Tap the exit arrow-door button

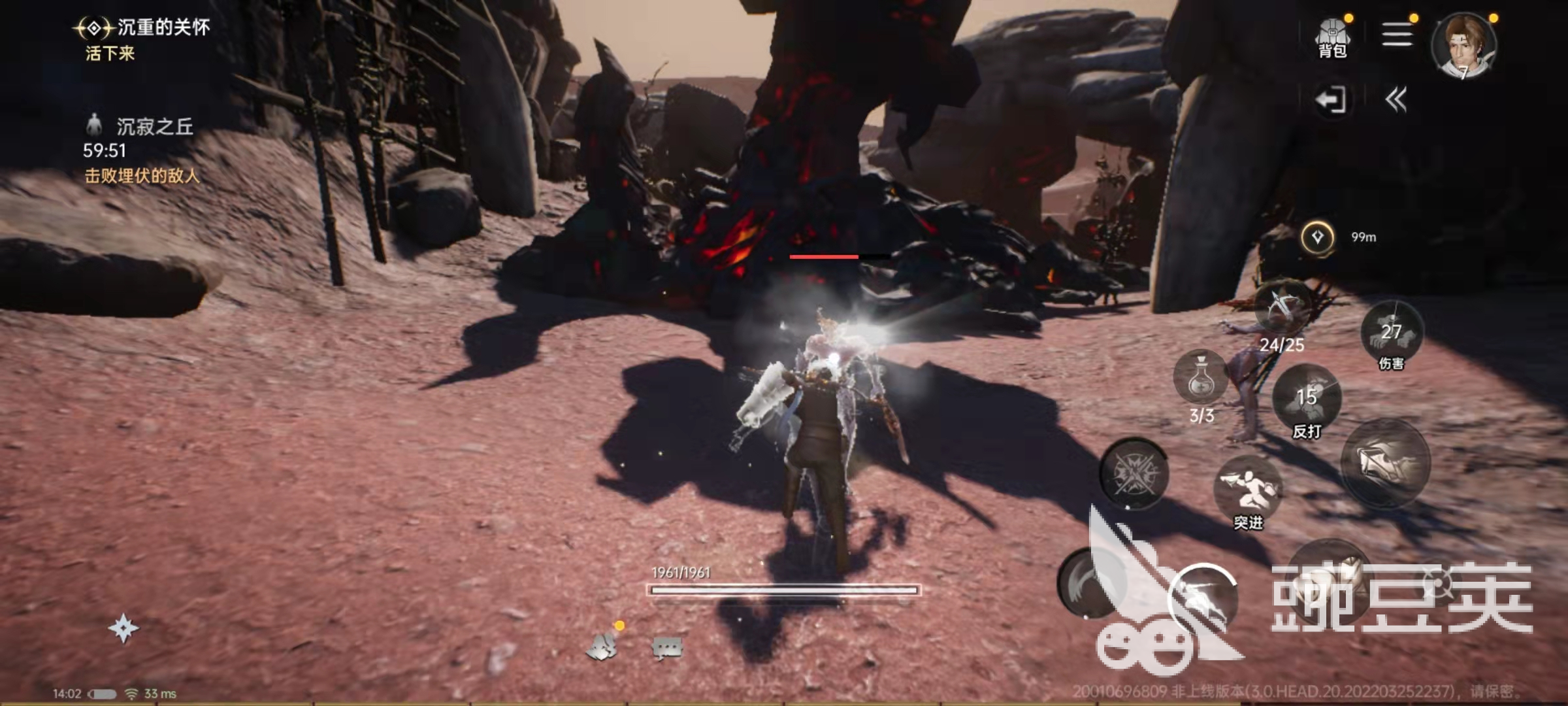1330,100
